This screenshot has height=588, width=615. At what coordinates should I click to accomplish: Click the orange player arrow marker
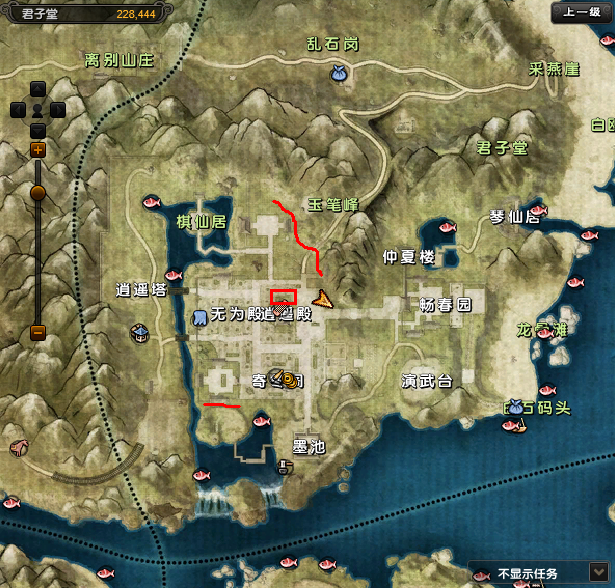pos(322,298)
